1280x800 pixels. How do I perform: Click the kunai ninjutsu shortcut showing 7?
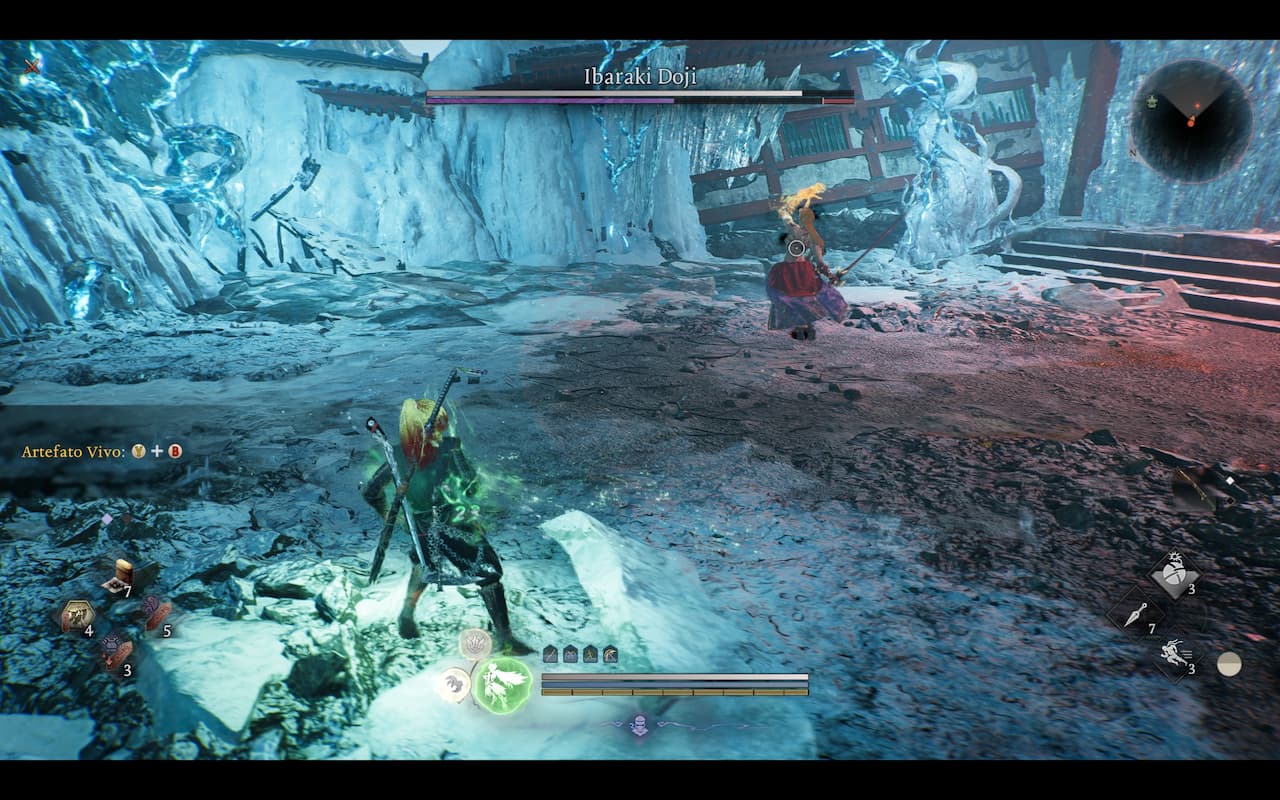coord(1135,614)
